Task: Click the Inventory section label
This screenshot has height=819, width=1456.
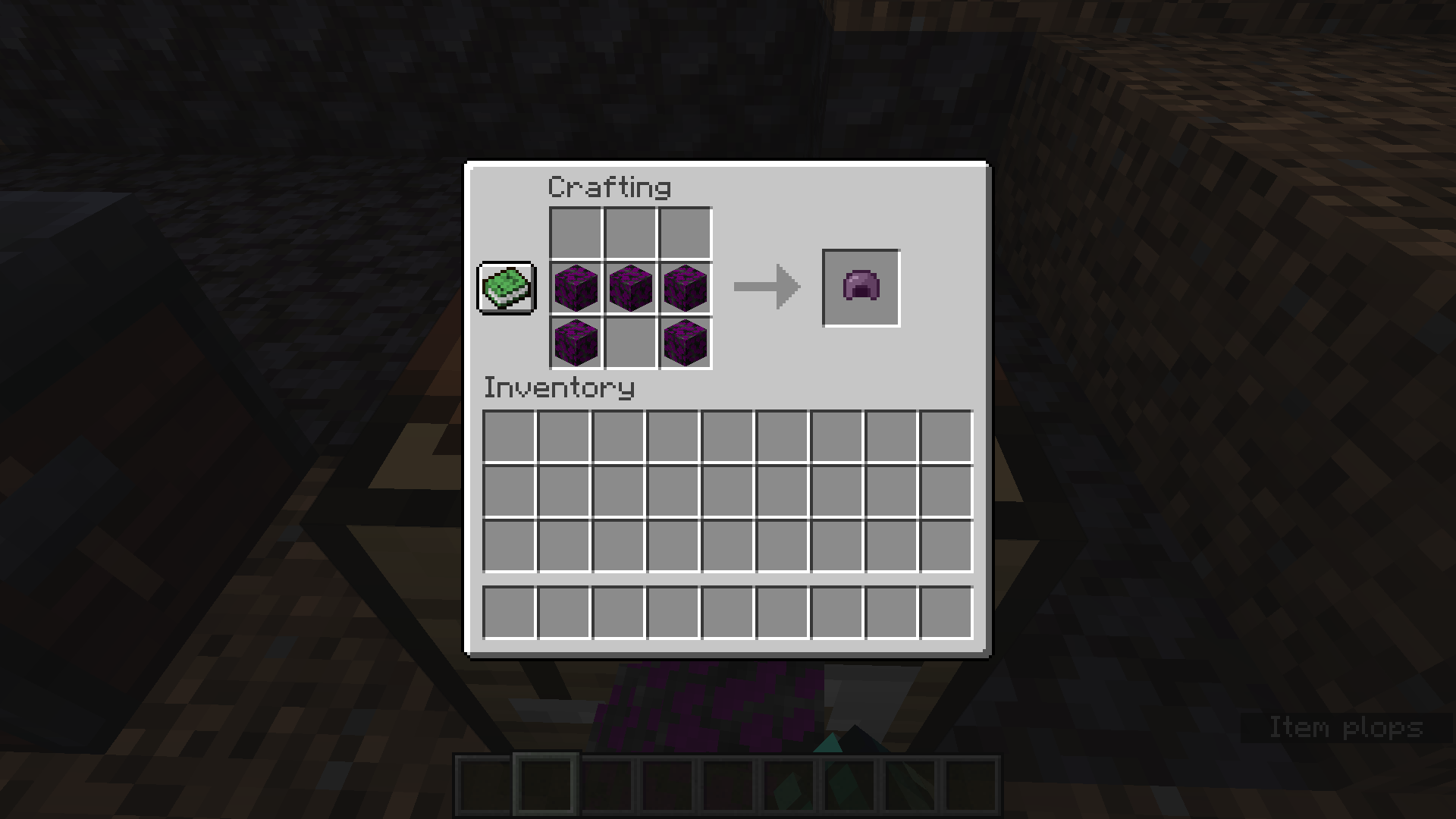Action: pos(559,388)
